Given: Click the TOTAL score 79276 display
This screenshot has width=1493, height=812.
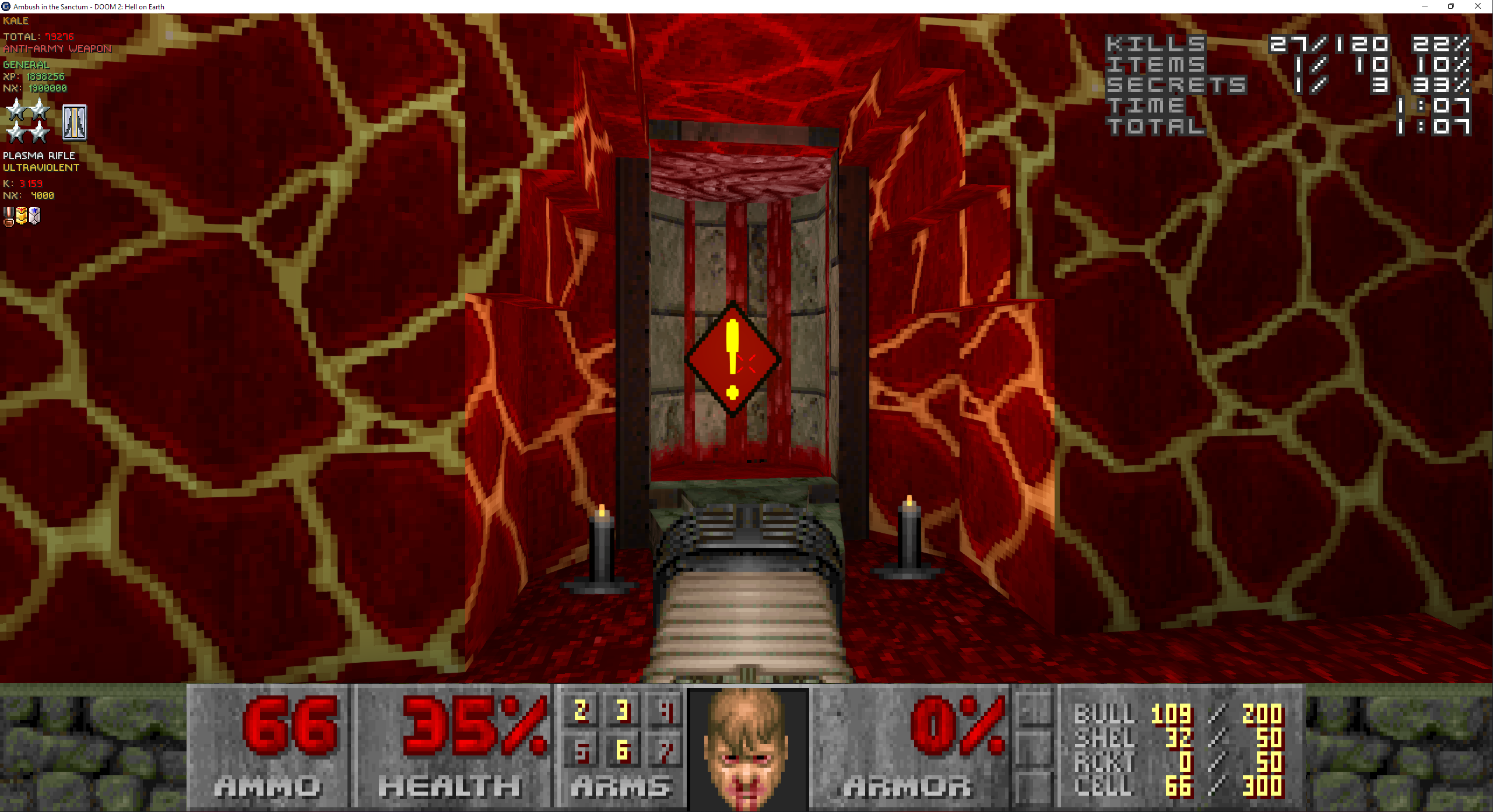Looking at the screenshot, I should pyautogui.click(x=39, y=36).
